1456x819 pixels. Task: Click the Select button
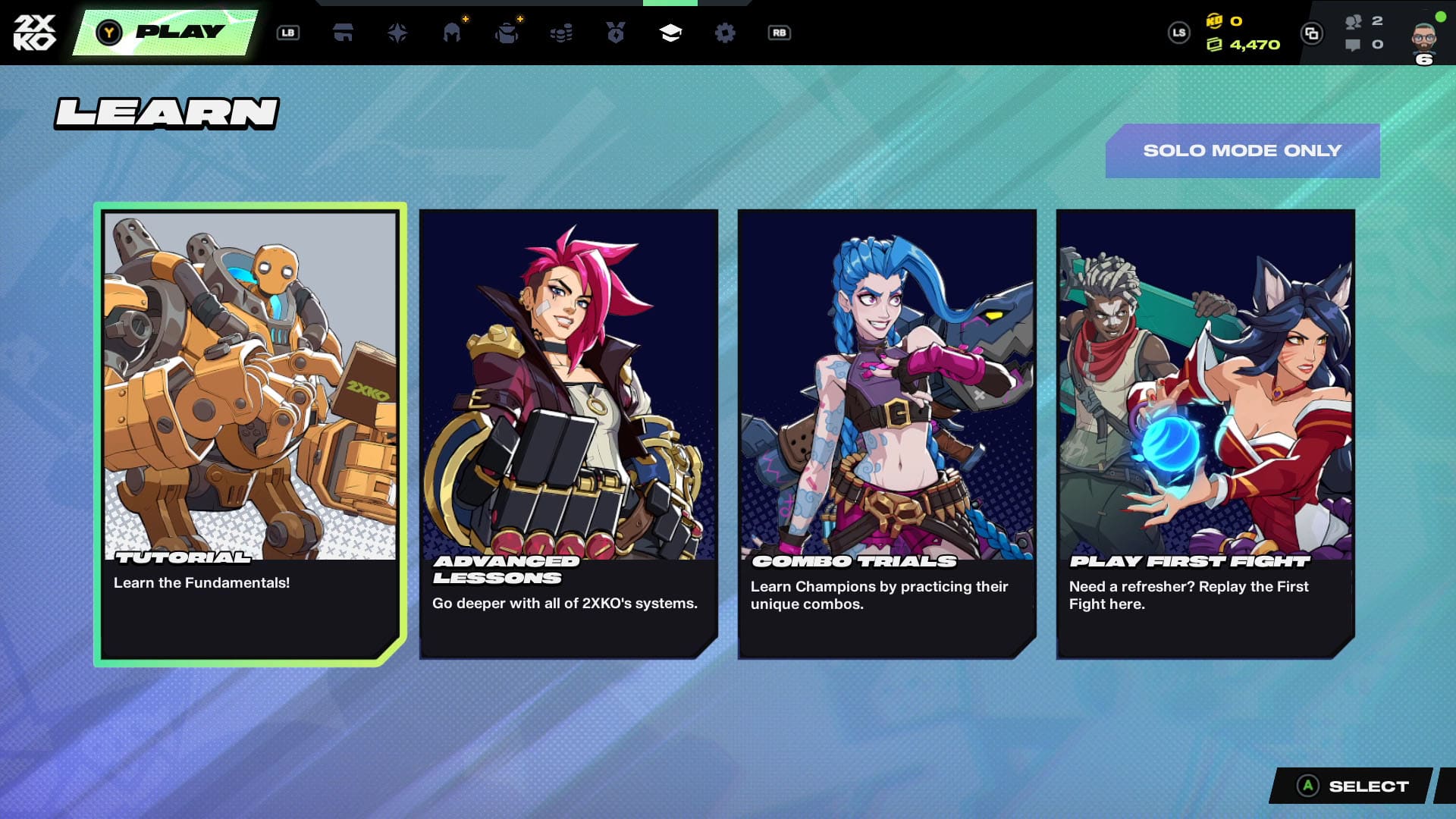point(1352,786)
